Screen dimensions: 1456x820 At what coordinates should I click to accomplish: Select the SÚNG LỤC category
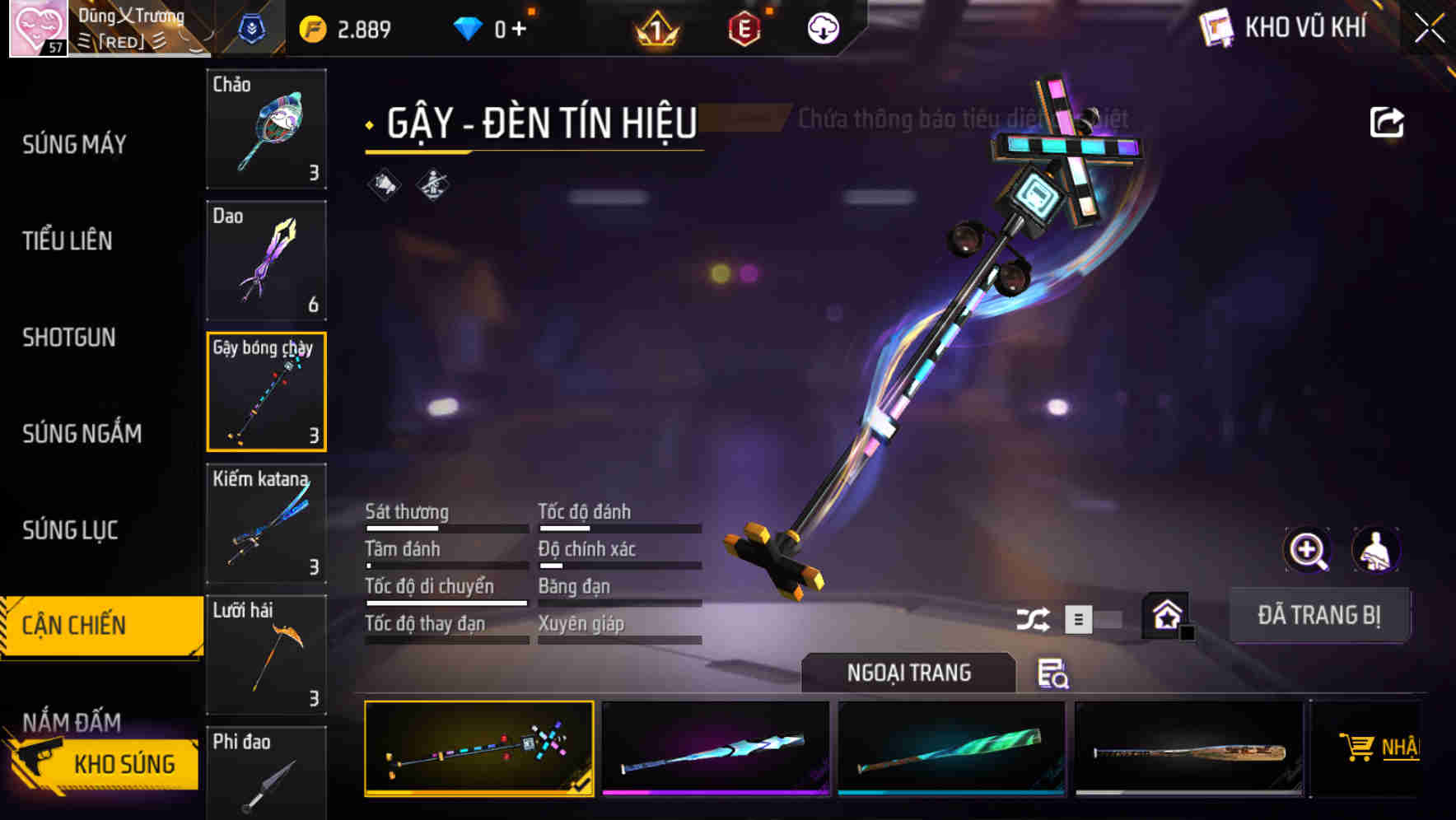[70, 530]
